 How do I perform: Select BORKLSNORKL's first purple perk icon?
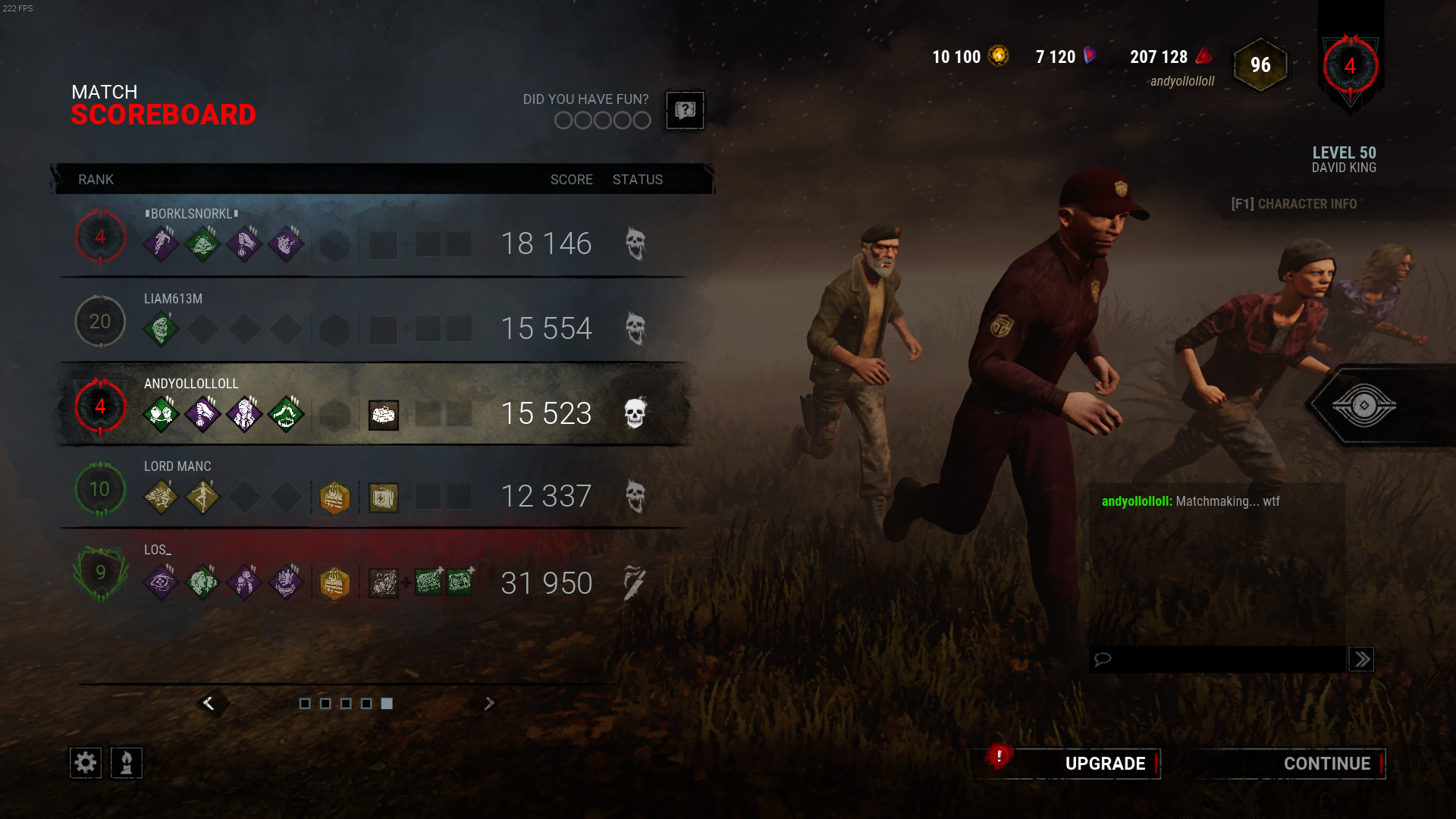[x=162, y=243]
